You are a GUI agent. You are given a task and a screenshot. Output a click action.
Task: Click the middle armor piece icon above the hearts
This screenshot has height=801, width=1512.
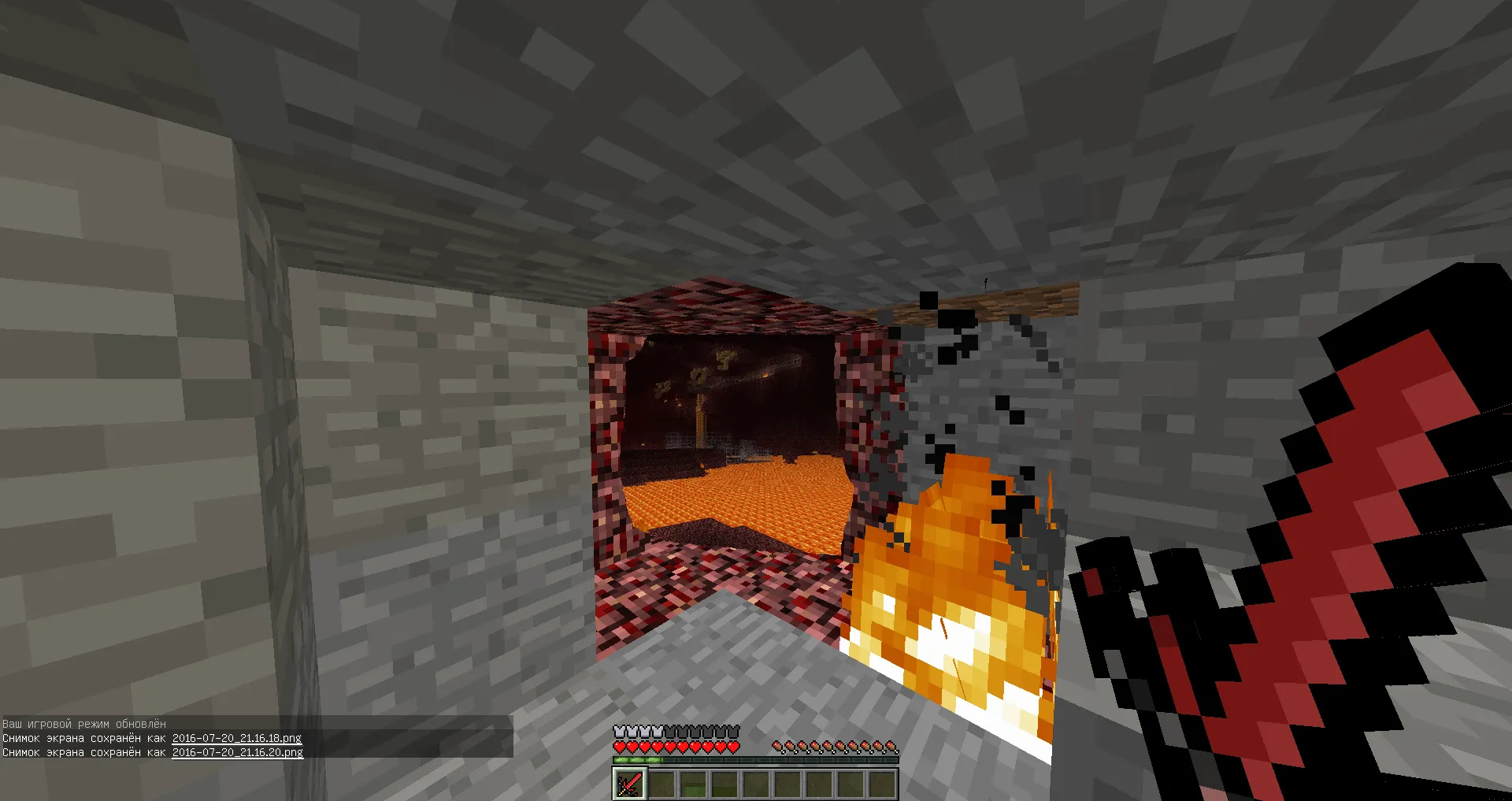(677, 731)
